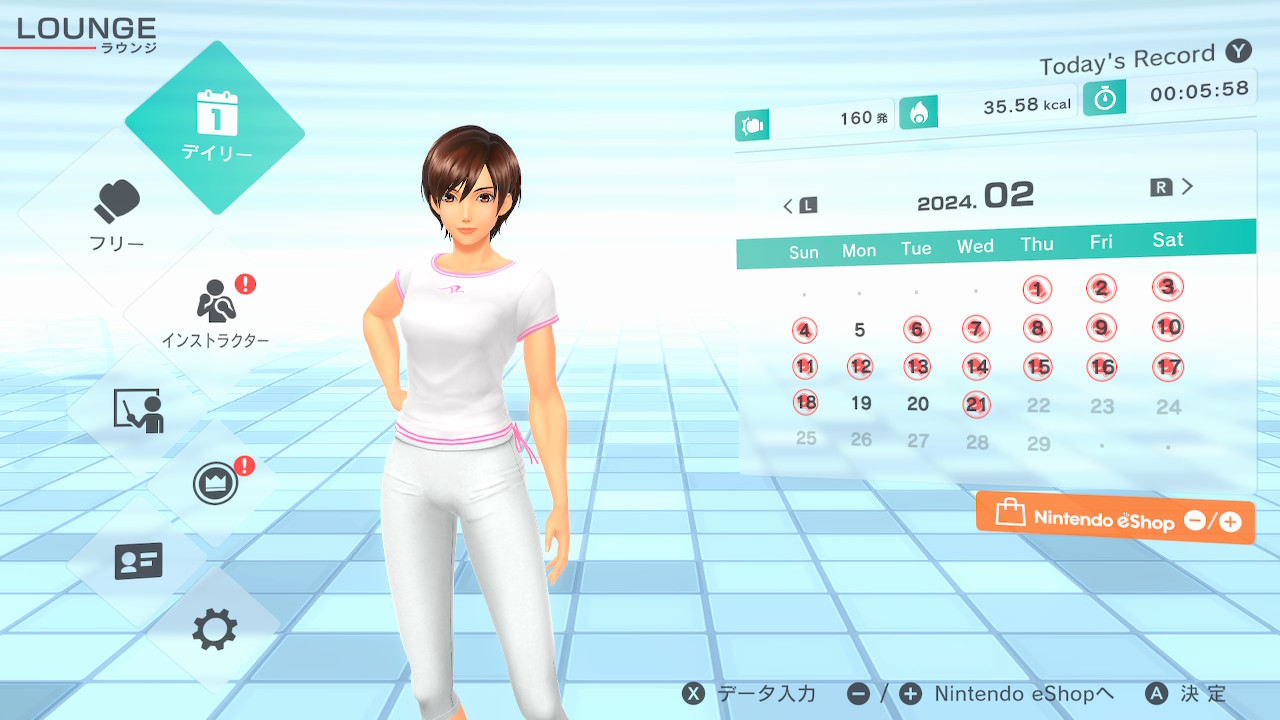
Task: Pick February 20 on the calendar
Action: pos(918,404)
